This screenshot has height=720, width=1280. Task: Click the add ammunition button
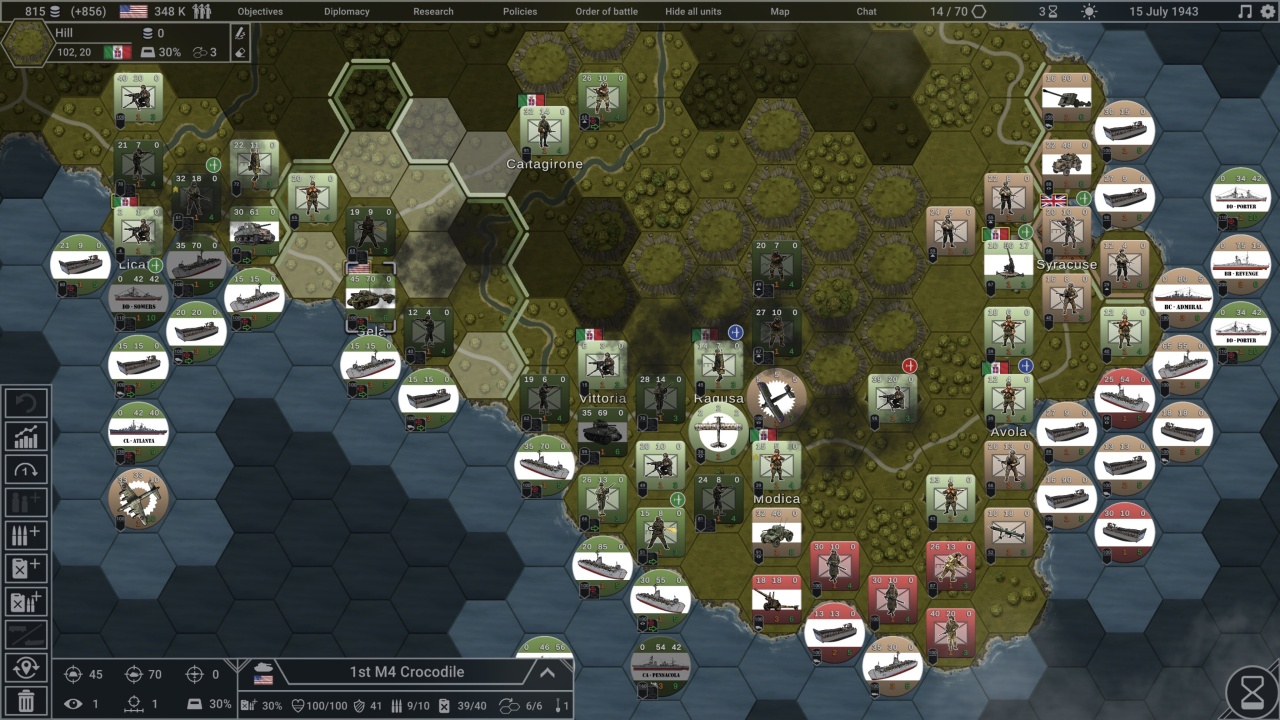[27, 535]
